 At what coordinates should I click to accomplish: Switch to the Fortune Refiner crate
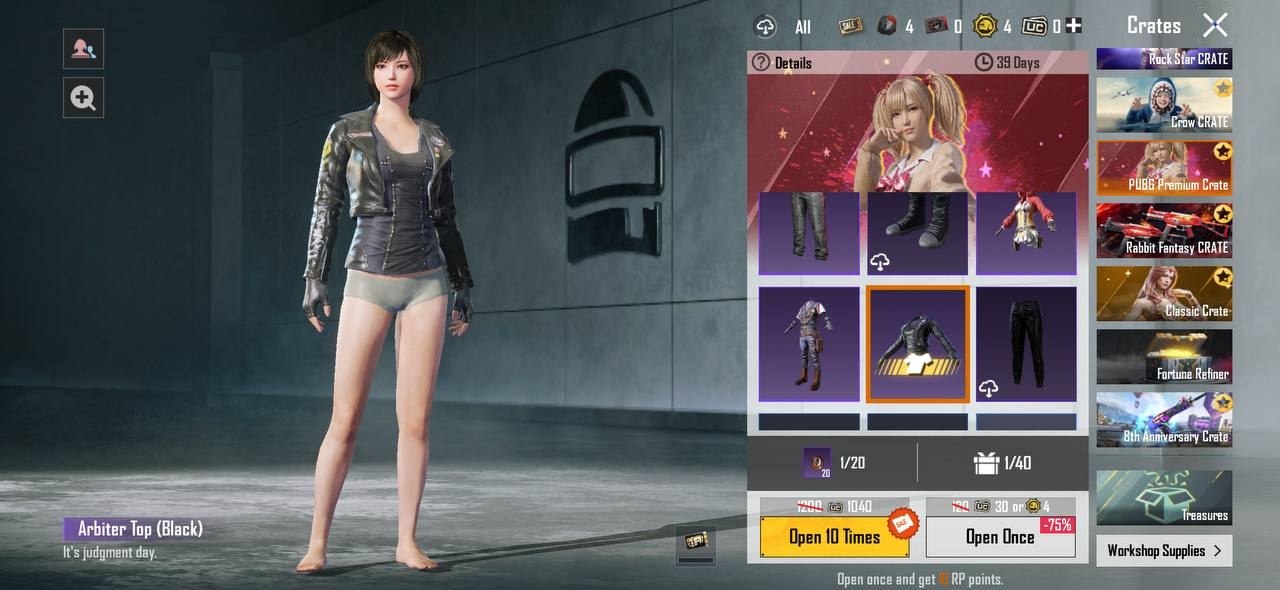pos(1164,356)
